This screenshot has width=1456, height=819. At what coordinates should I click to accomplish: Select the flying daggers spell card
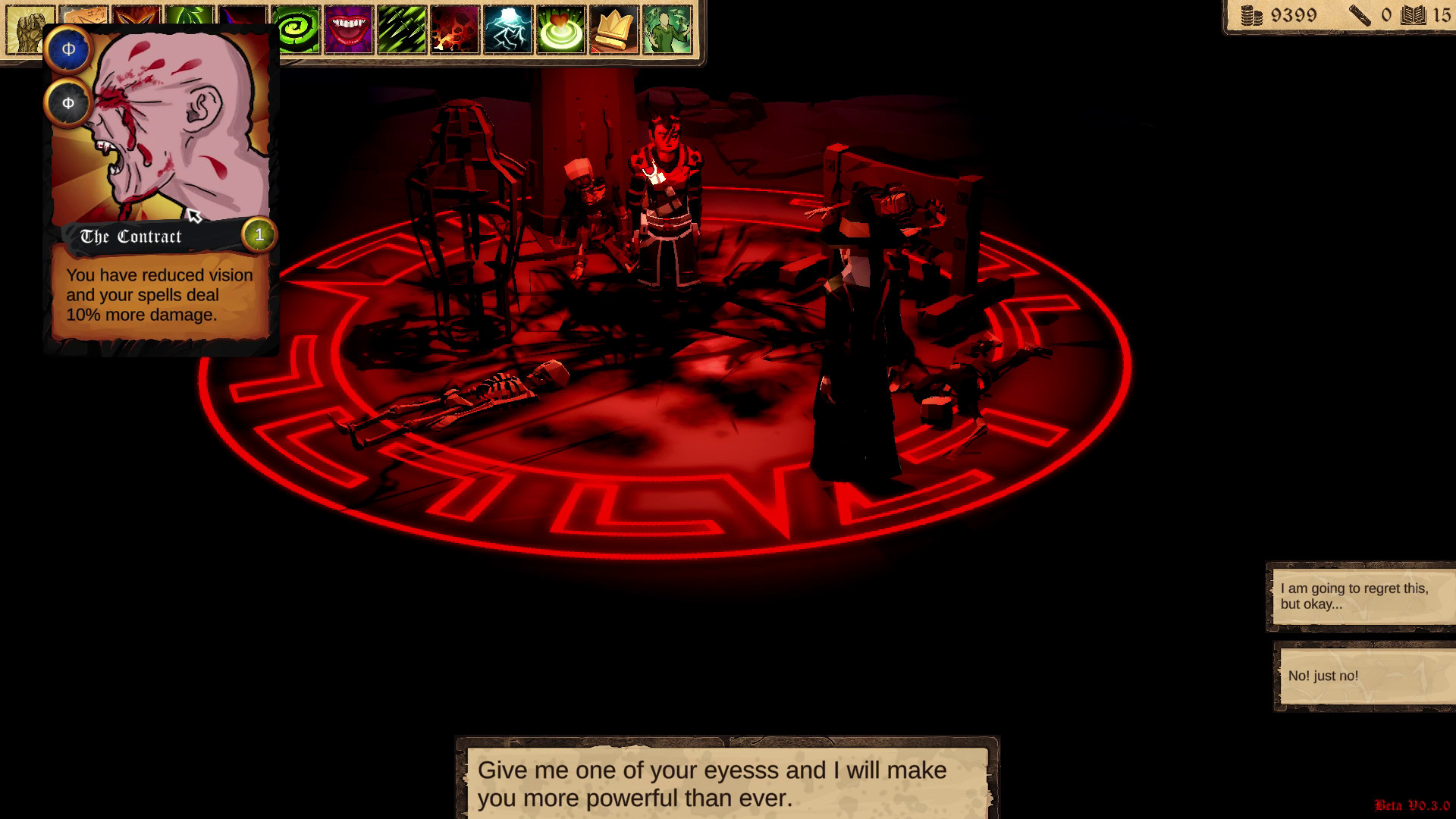(x=400, y=30)
